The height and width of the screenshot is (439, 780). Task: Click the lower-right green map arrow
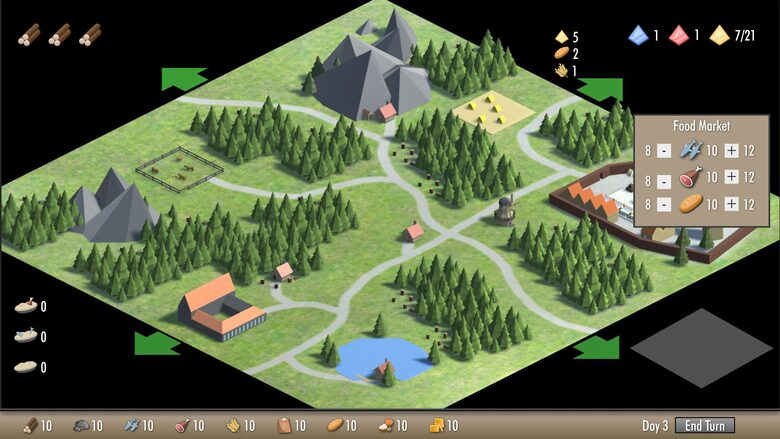point(597,347)
